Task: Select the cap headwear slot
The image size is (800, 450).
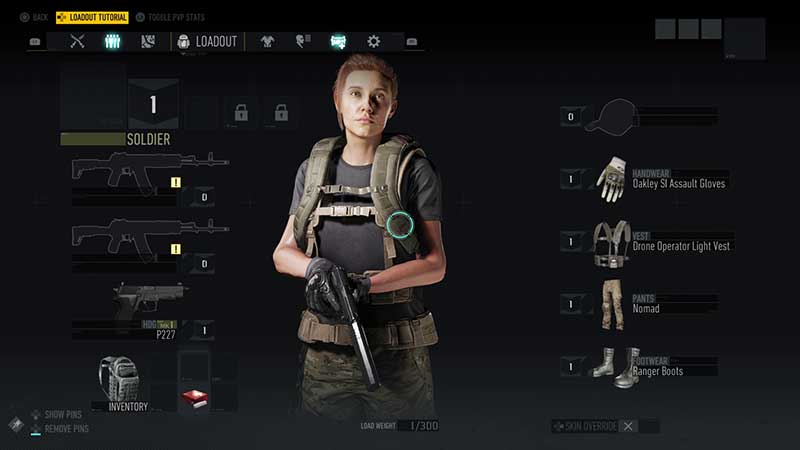Action: pos(618,117)
